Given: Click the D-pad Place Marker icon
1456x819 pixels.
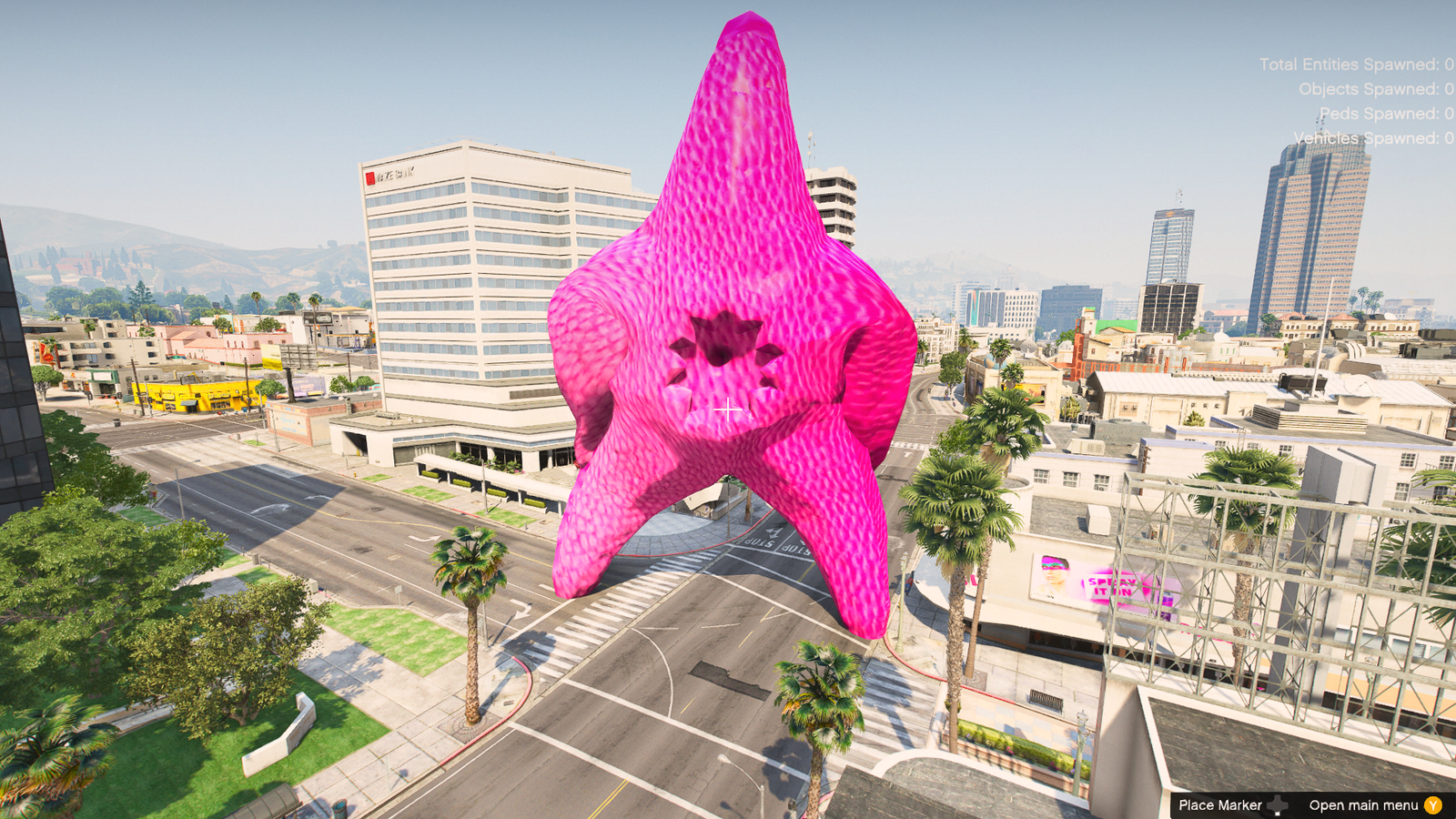Looking at the screenshot, I should coord(1278,804).
